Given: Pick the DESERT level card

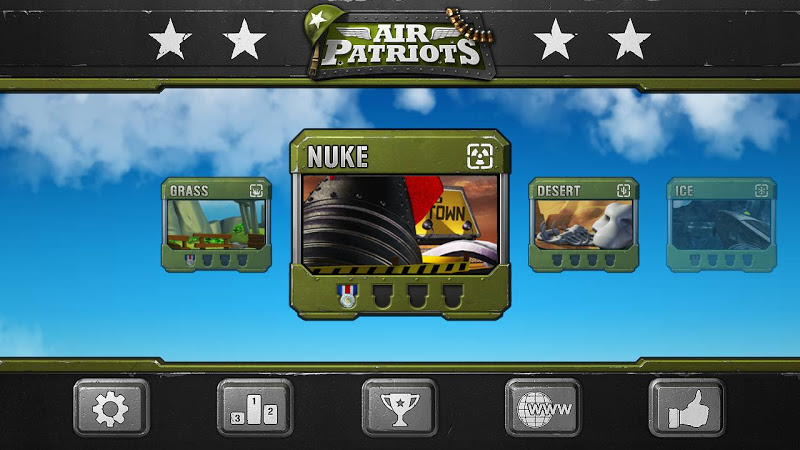Looking at the screenshot, I should pos(583,226).
